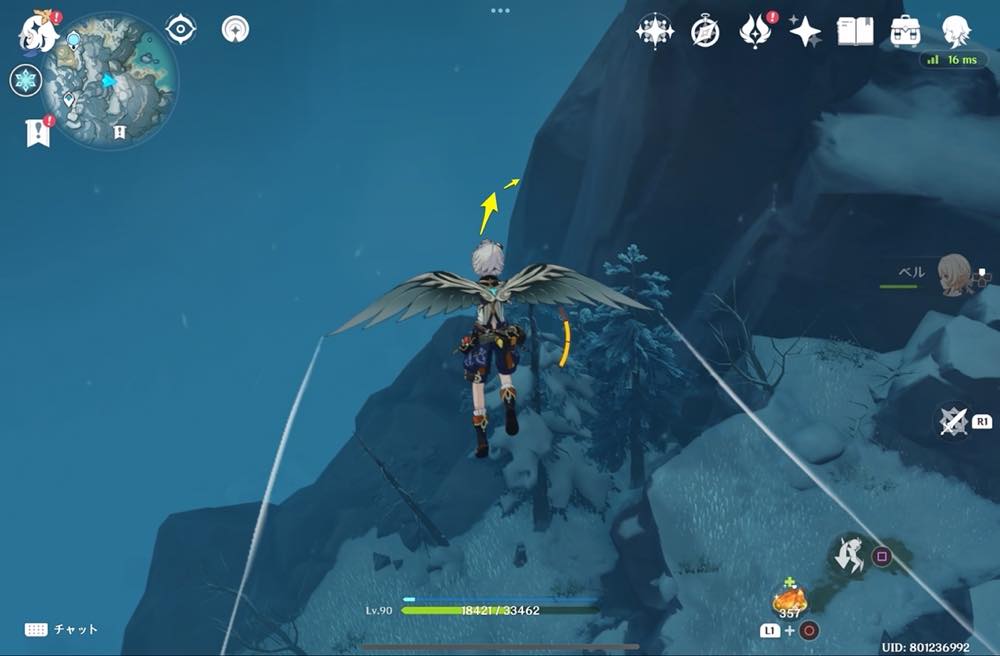Open the backpack inventory
Viewport: 1000px width, 656px height.
click(906, 31)
